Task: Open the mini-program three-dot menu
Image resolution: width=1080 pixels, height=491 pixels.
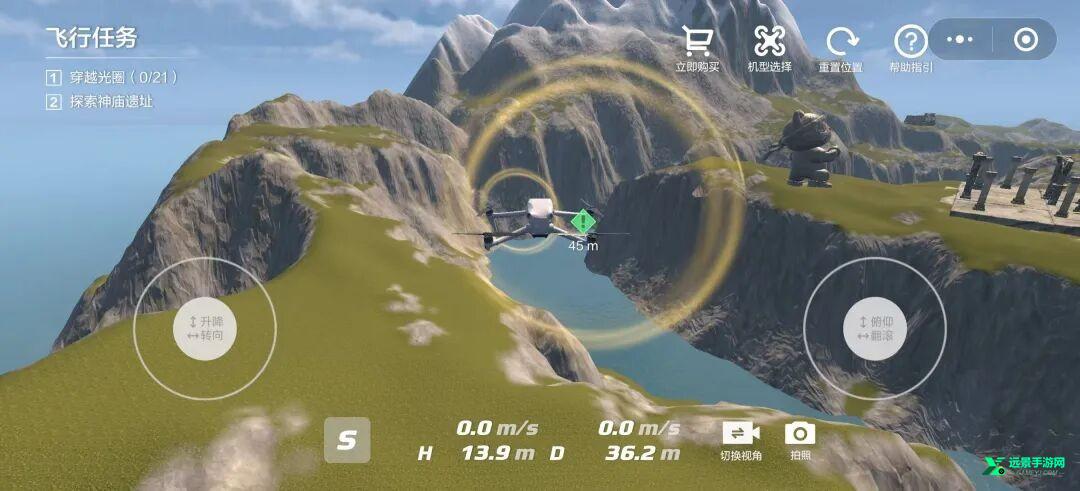Action: coord(960,40)
